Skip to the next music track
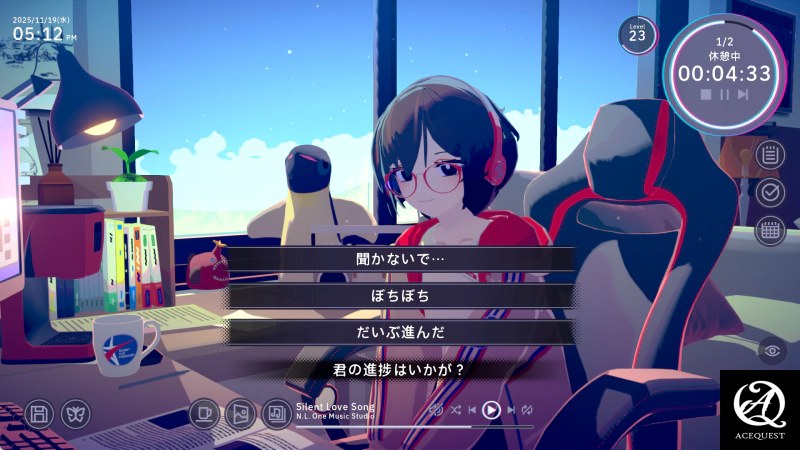Image resolution: width=800 pixels, height=450 pixels. coord(511,410)
